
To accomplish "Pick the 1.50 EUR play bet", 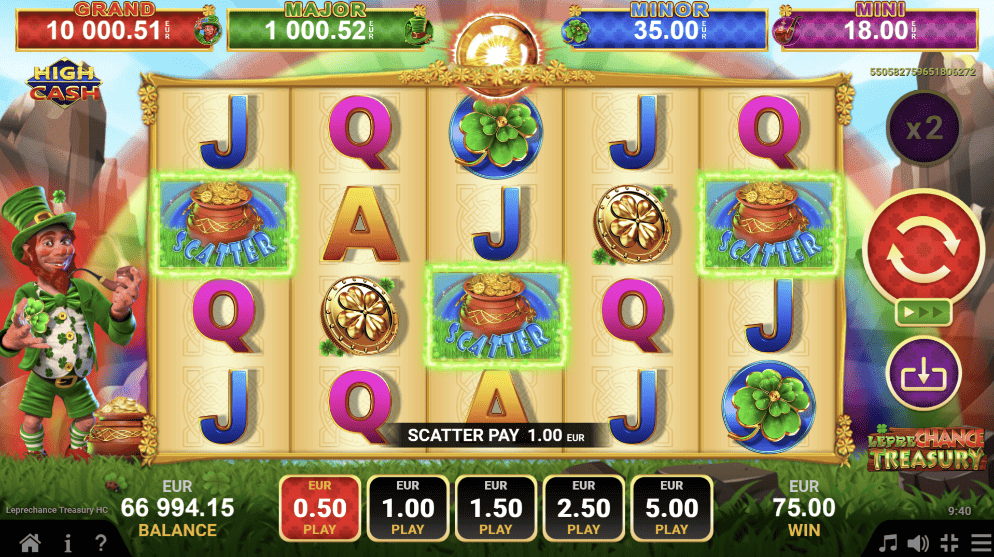I will click(x=496, y=508).
